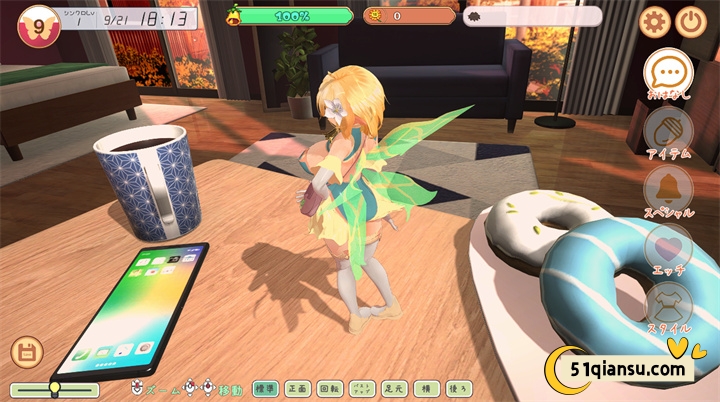This screenshot has height=402, width=720.
Task: Open the スタイル dress menu
Action: point(667,304)
